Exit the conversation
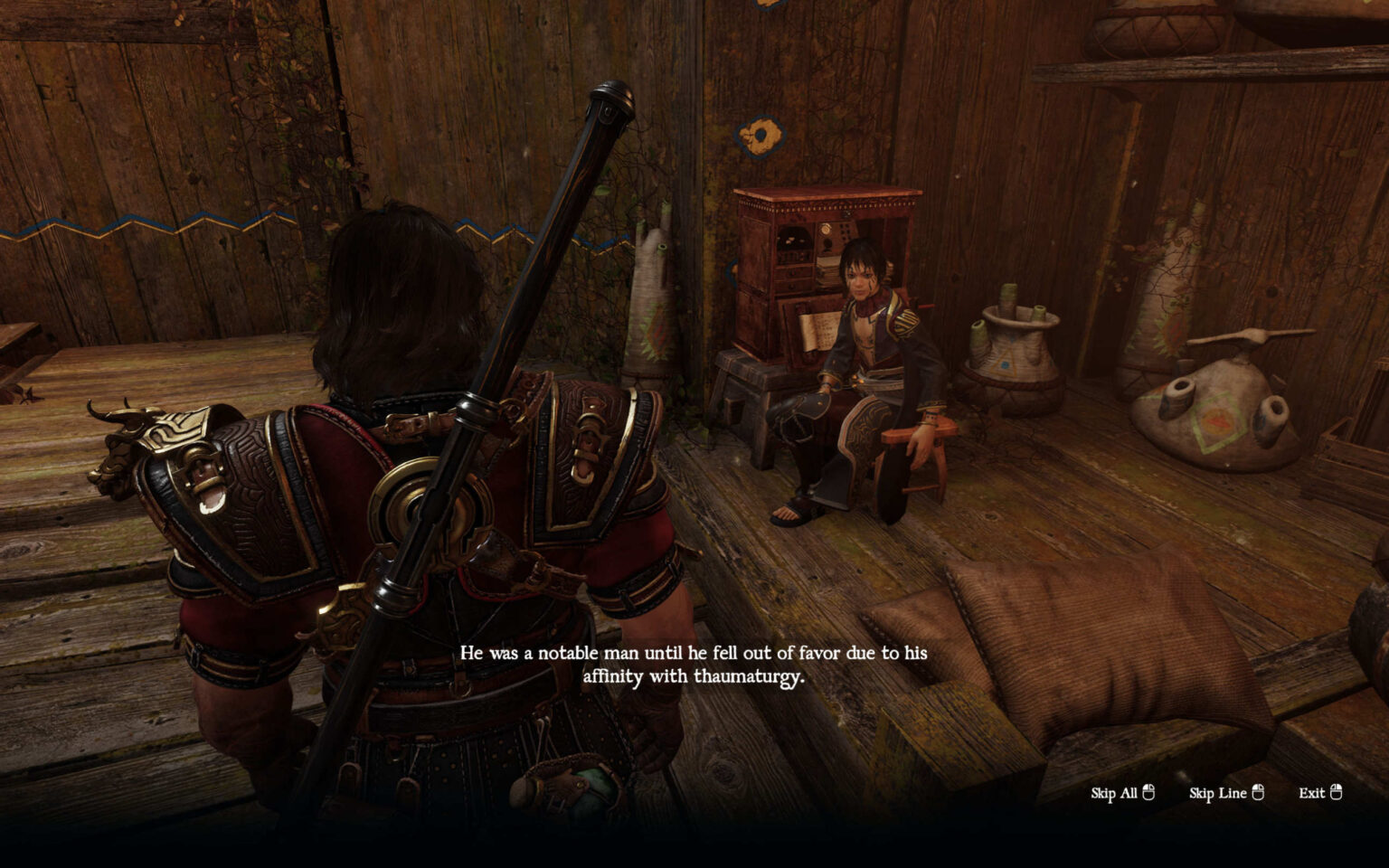 [x=1319, y=793]
